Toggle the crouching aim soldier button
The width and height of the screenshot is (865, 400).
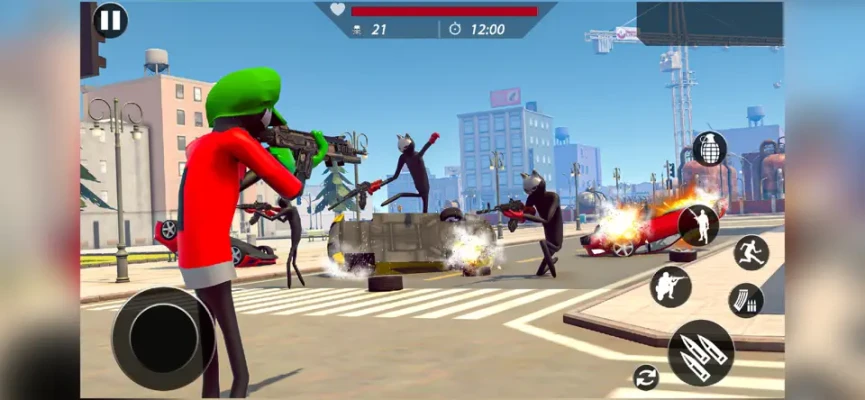click(670, 286)
